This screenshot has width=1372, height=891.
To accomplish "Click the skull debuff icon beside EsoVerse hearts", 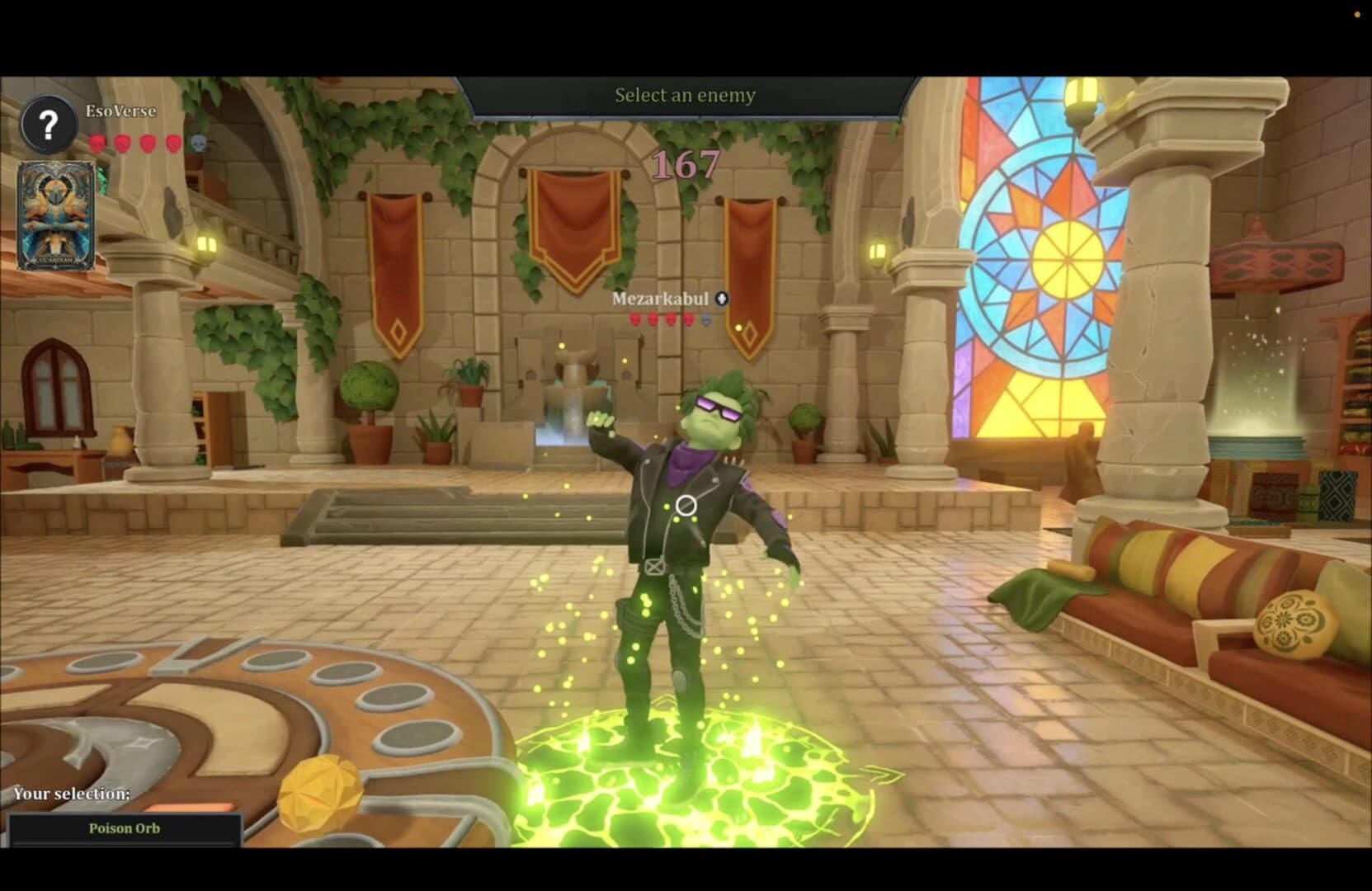I will (x=196, y=142).
